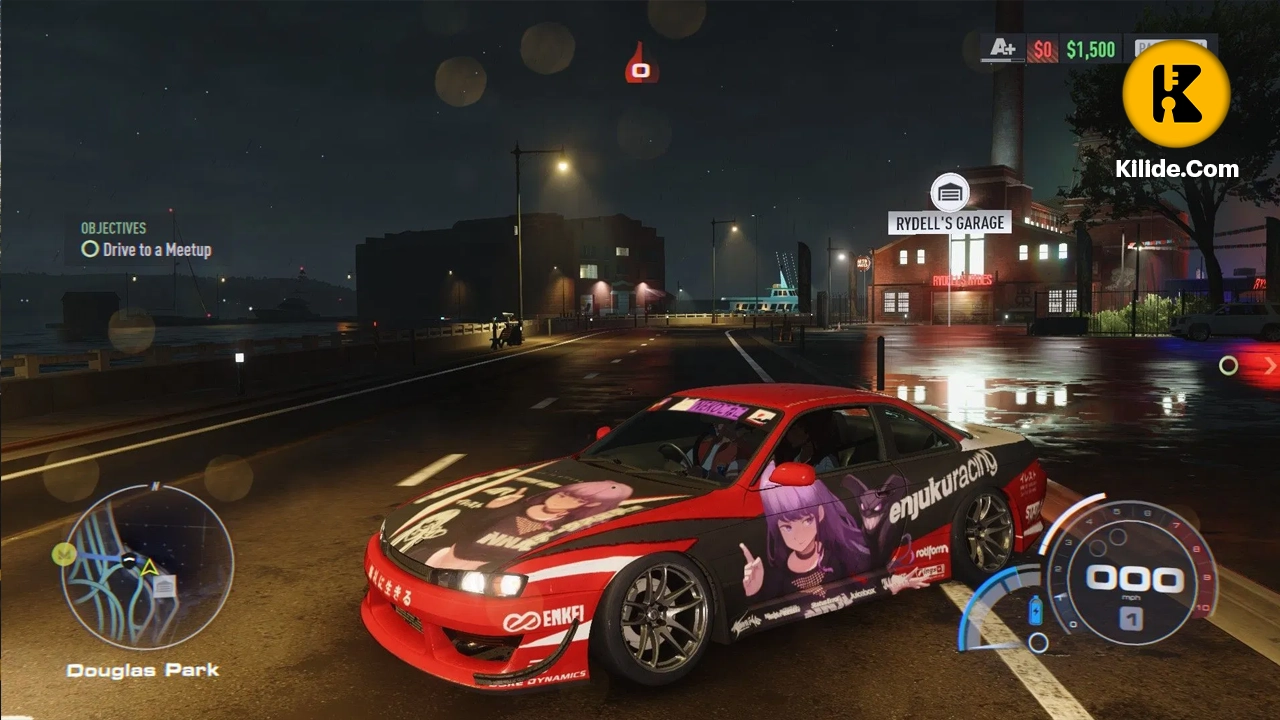The height and width of the screenshot is (720, 1280).
Task: Toggle the gear 1 indicator on the speedometer
Action: click(x=1130, y=618)
